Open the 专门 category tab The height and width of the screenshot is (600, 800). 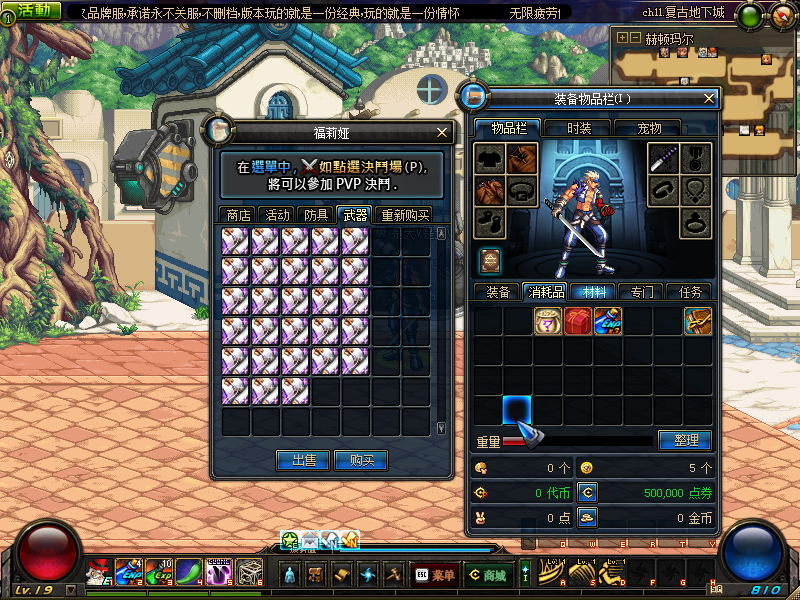(x=642, y=292)
